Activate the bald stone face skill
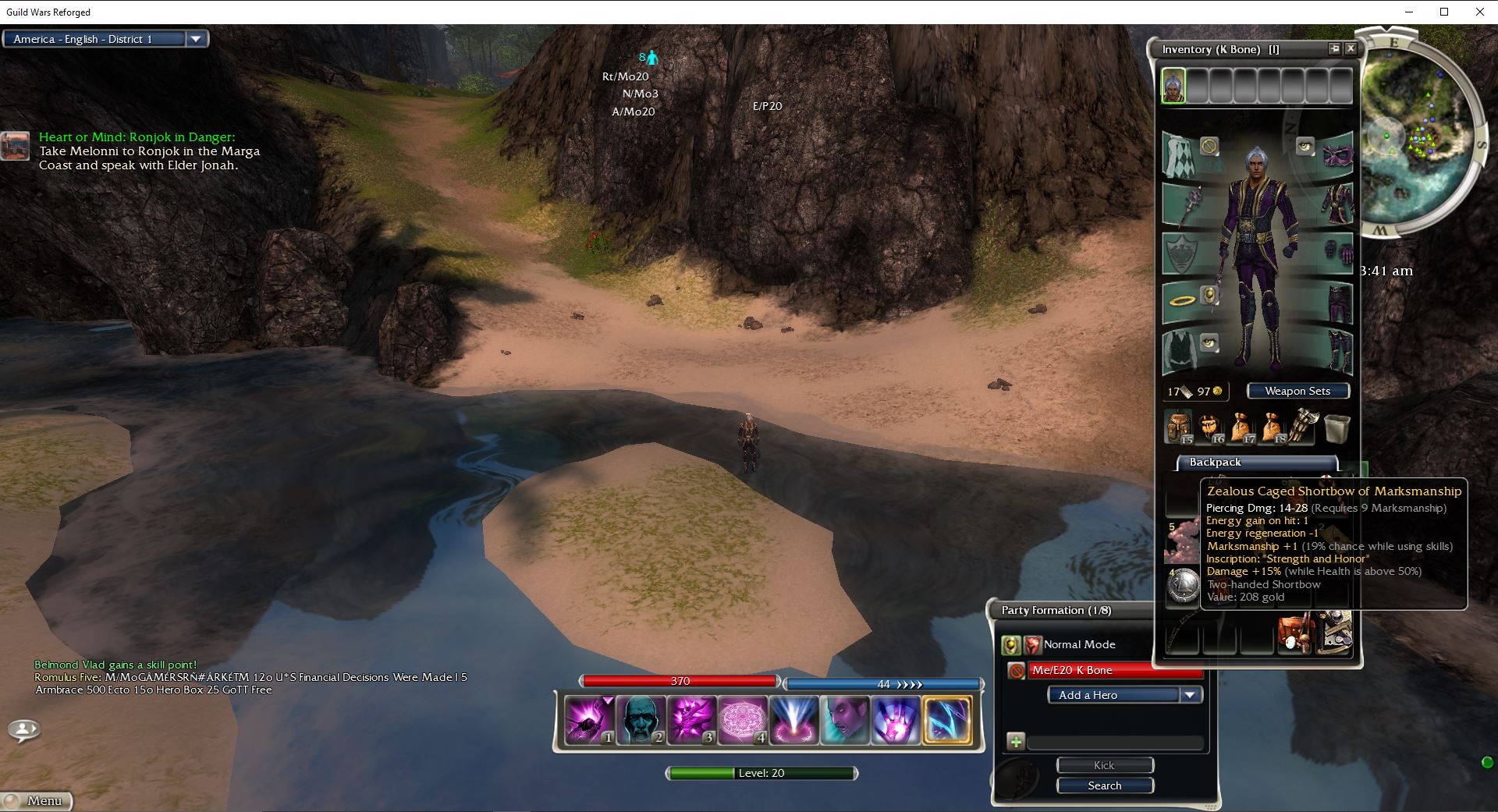Image resolution: width=1498 pixels, height=812 pixels. [x=641, y=719]
